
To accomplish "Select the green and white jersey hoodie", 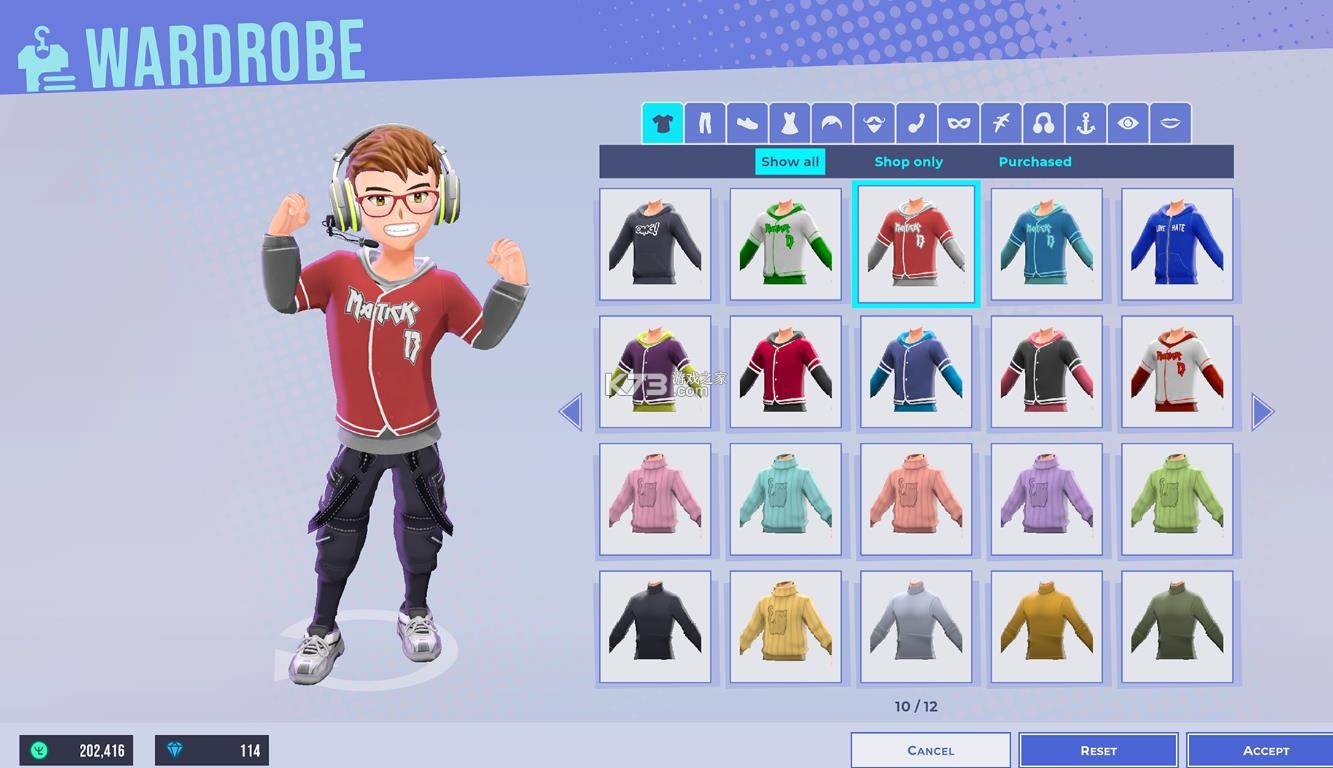I will [785, 245].
